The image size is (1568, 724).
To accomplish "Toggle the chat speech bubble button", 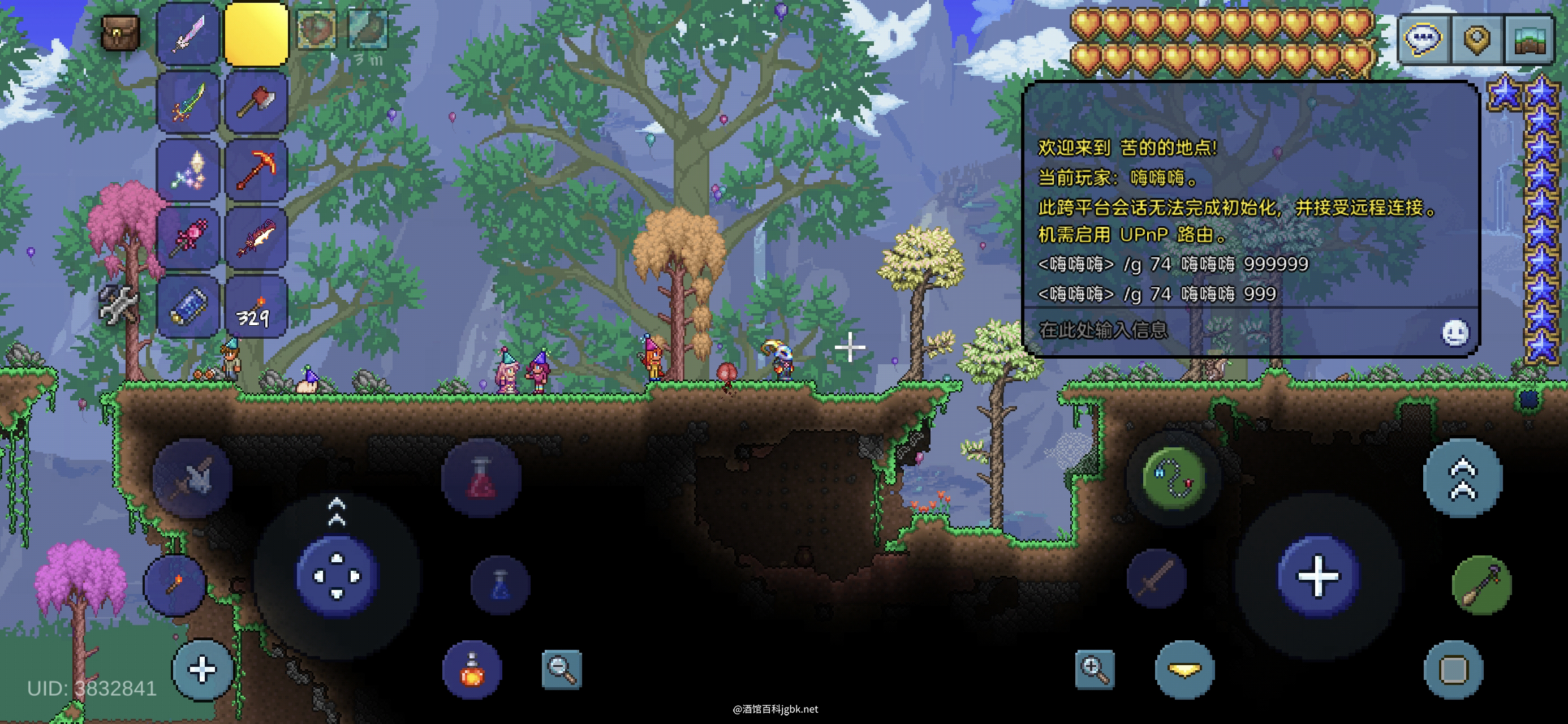I will pyautogui.click(x=1423, y=39).
